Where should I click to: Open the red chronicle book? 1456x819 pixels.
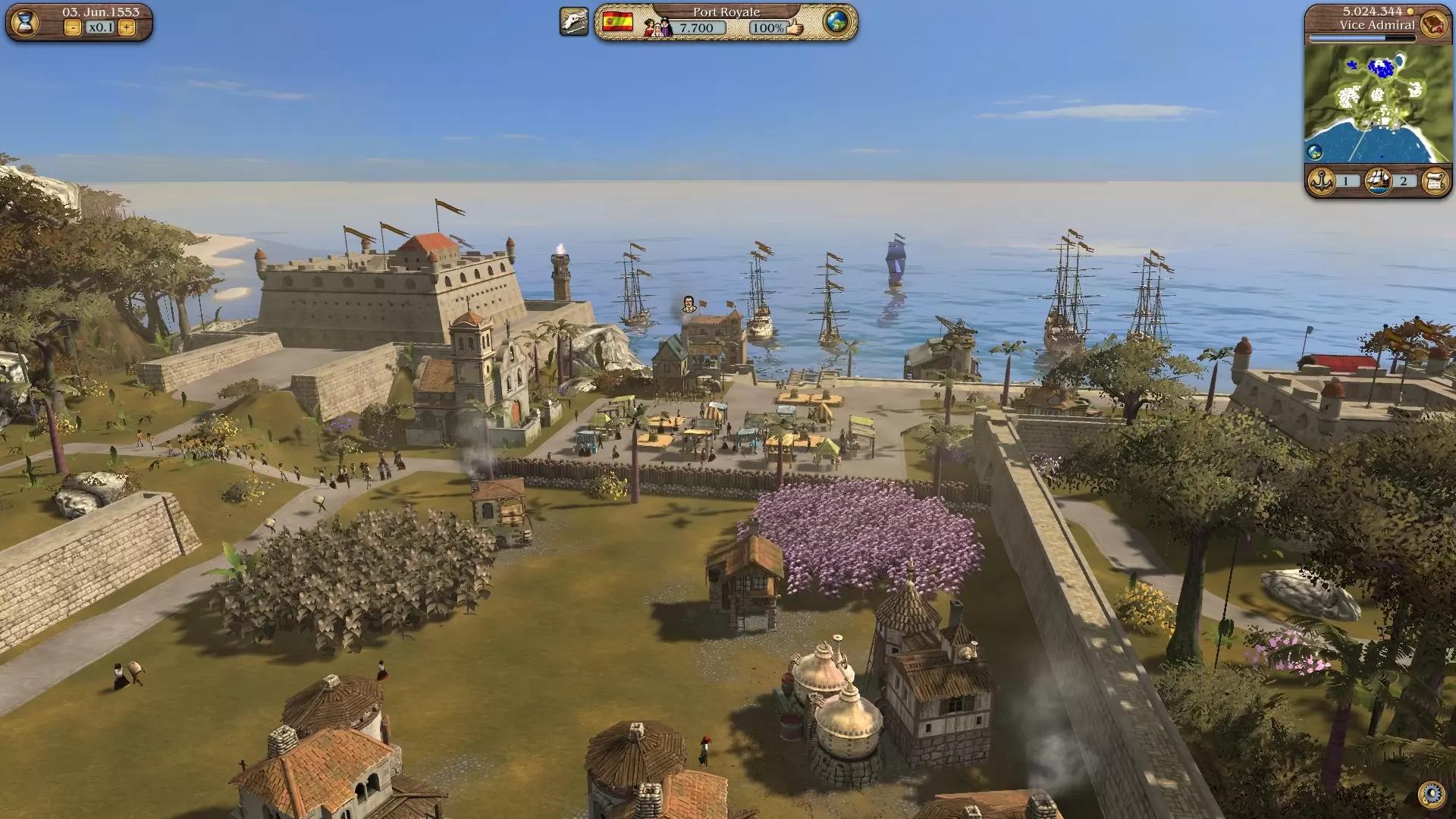(1433, 24)
